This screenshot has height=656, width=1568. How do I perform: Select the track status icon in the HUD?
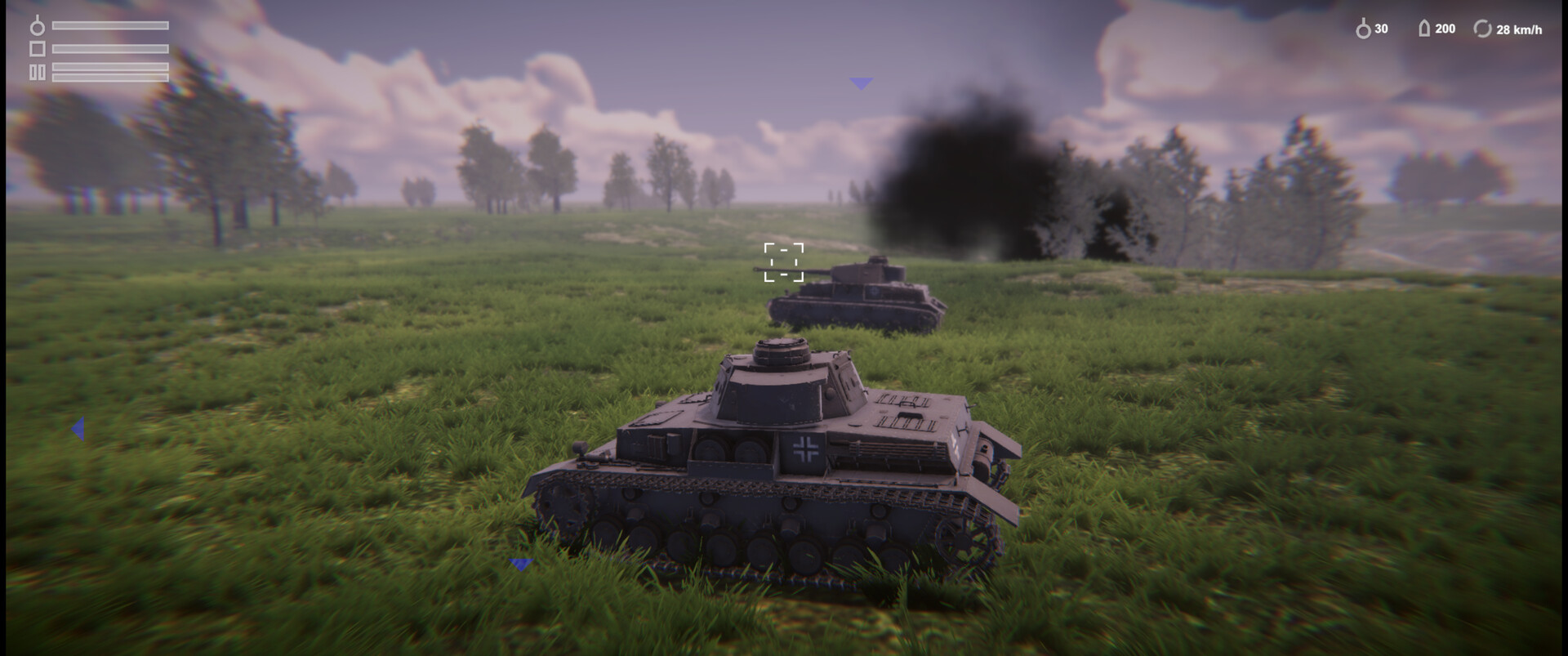click(38, 73)
